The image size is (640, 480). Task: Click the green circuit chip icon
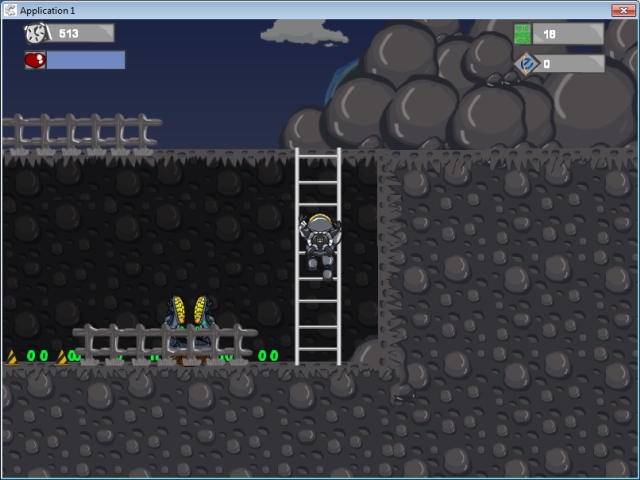tap(523, 34)
